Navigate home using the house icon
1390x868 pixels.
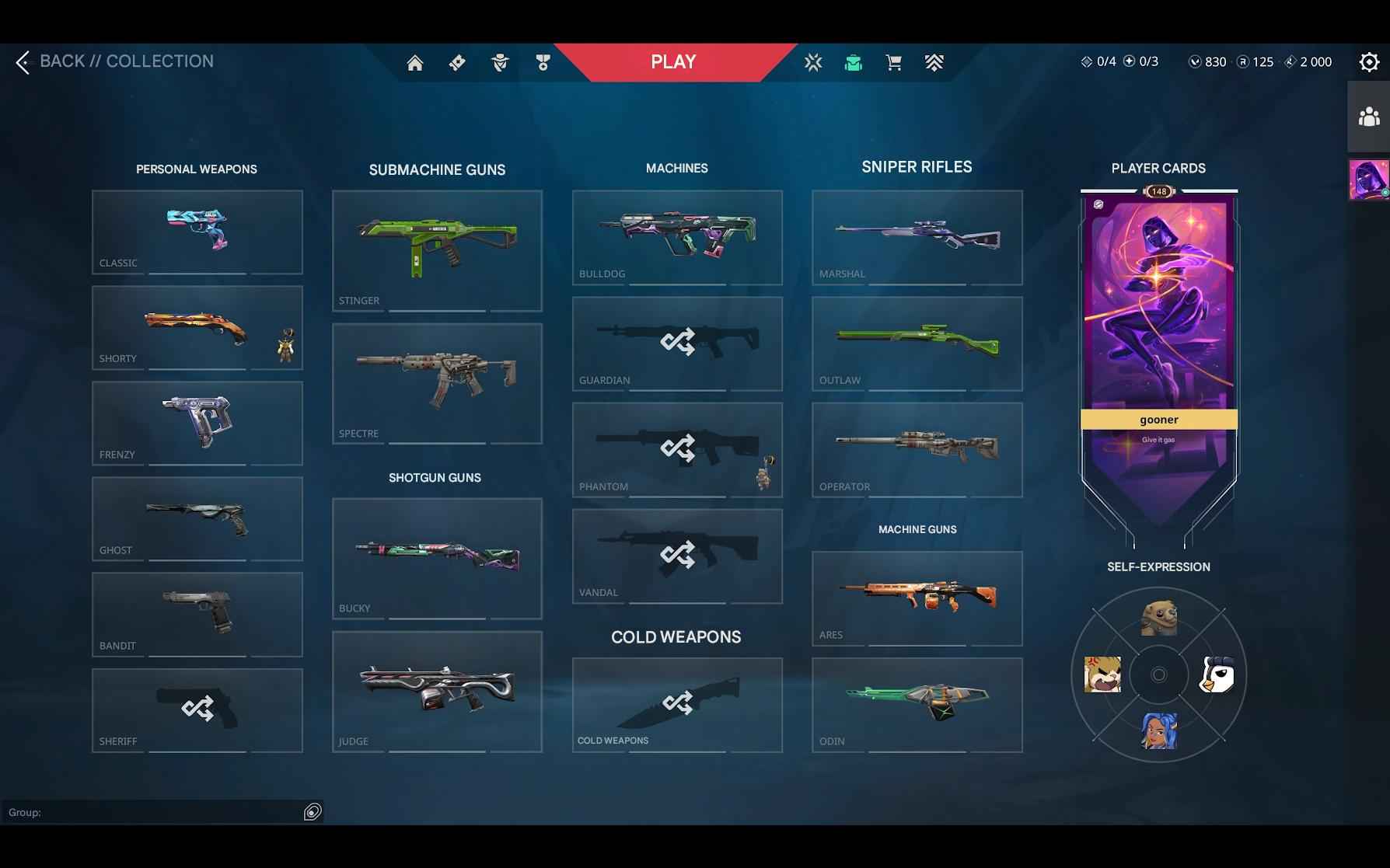(x=415, y=62)
